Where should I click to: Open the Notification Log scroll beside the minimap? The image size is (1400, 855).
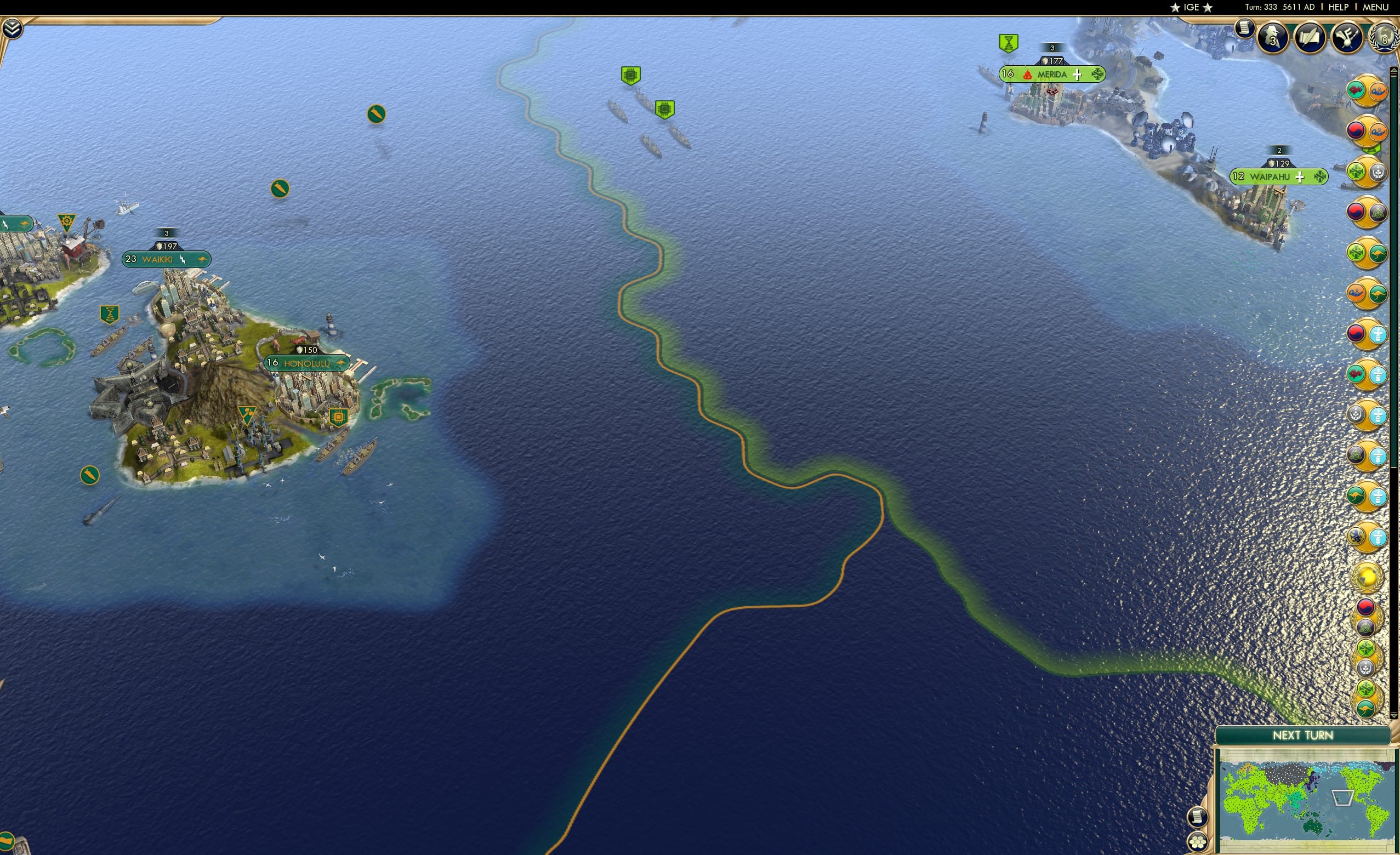click(x=1197, y=817)
